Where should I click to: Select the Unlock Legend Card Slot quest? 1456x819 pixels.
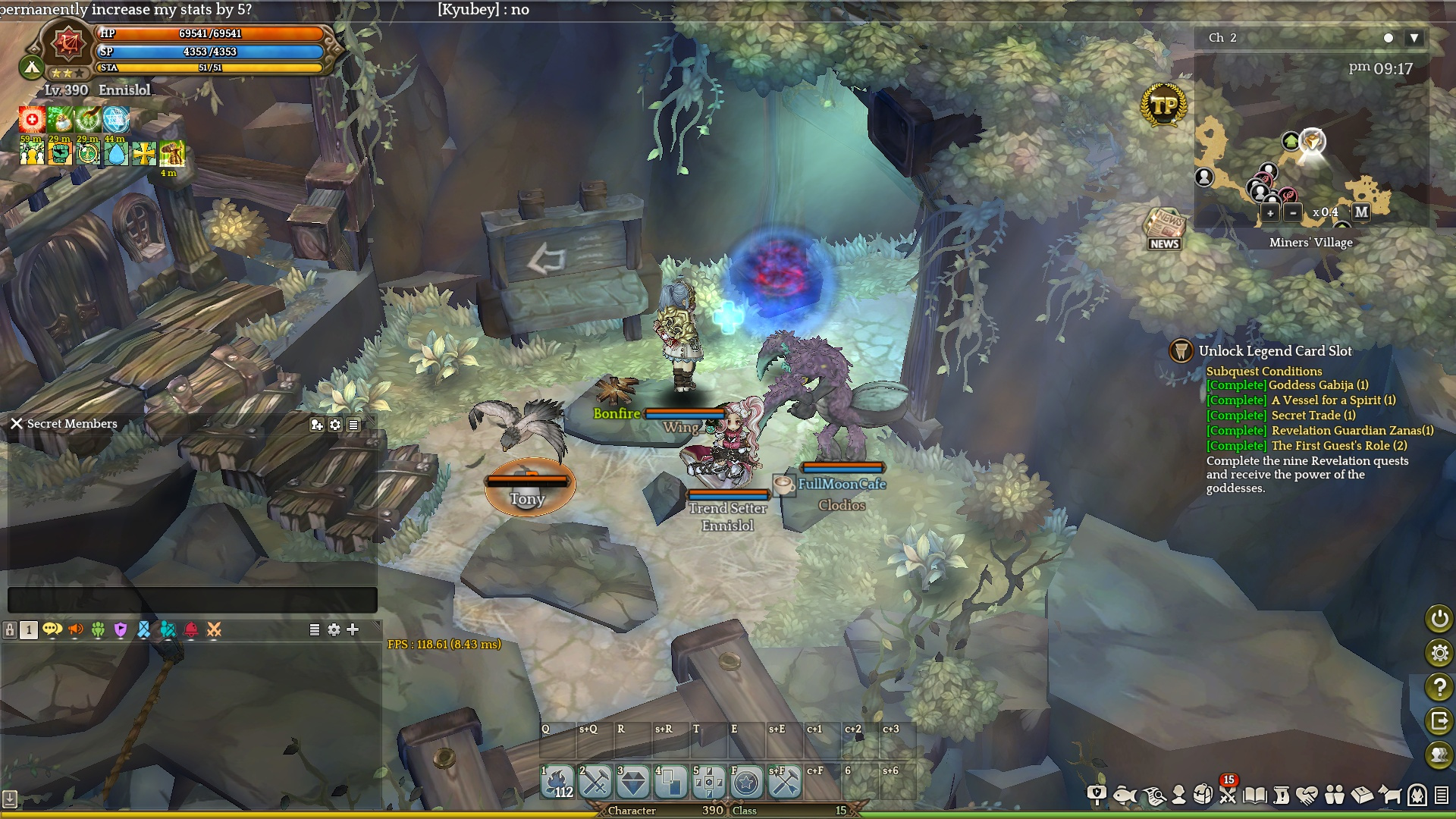(x=1275, y=351)
